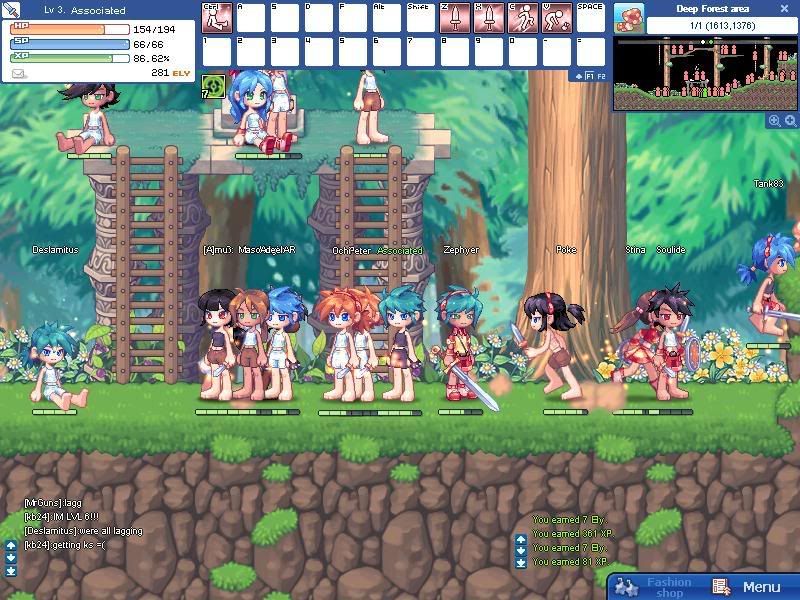Switch hotbar to the F2 page
Screen dimensions: 800x600
tap(601, 75)
